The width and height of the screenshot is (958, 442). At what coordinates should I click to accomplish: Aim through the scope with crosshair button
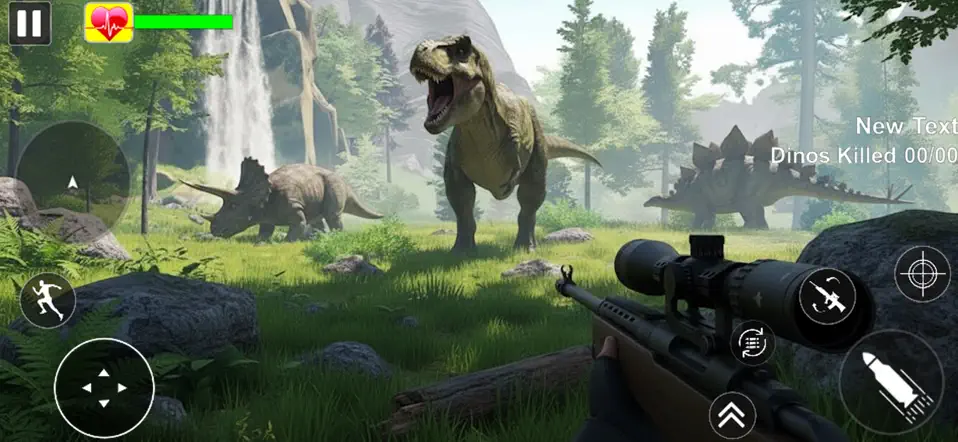(921, 274)
